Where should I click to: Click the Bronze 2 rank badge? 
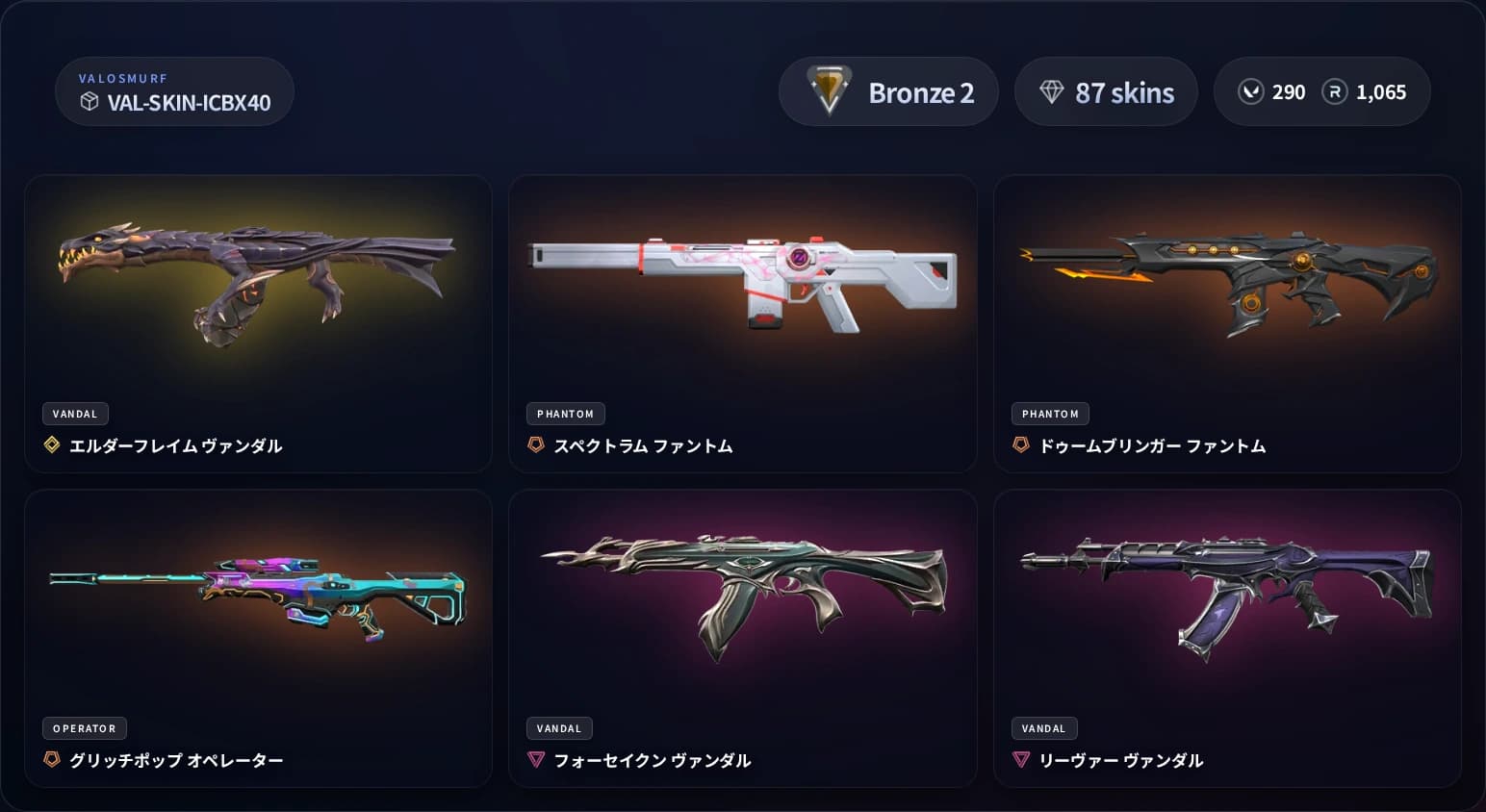[x=888, y=91]
